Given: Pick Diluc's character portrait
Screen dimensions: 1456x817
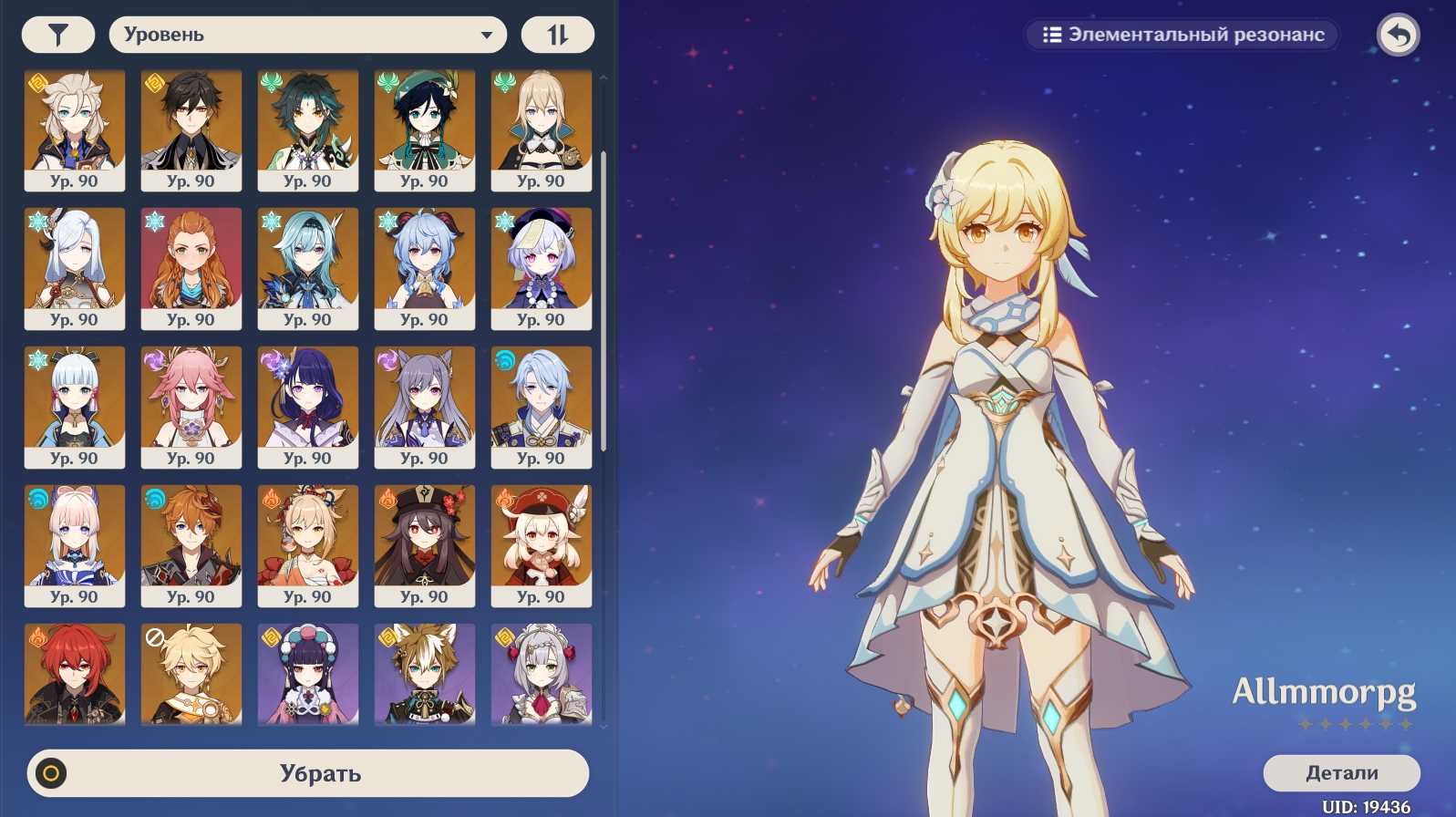Looking at the screenshot, I should click(75, 675).
